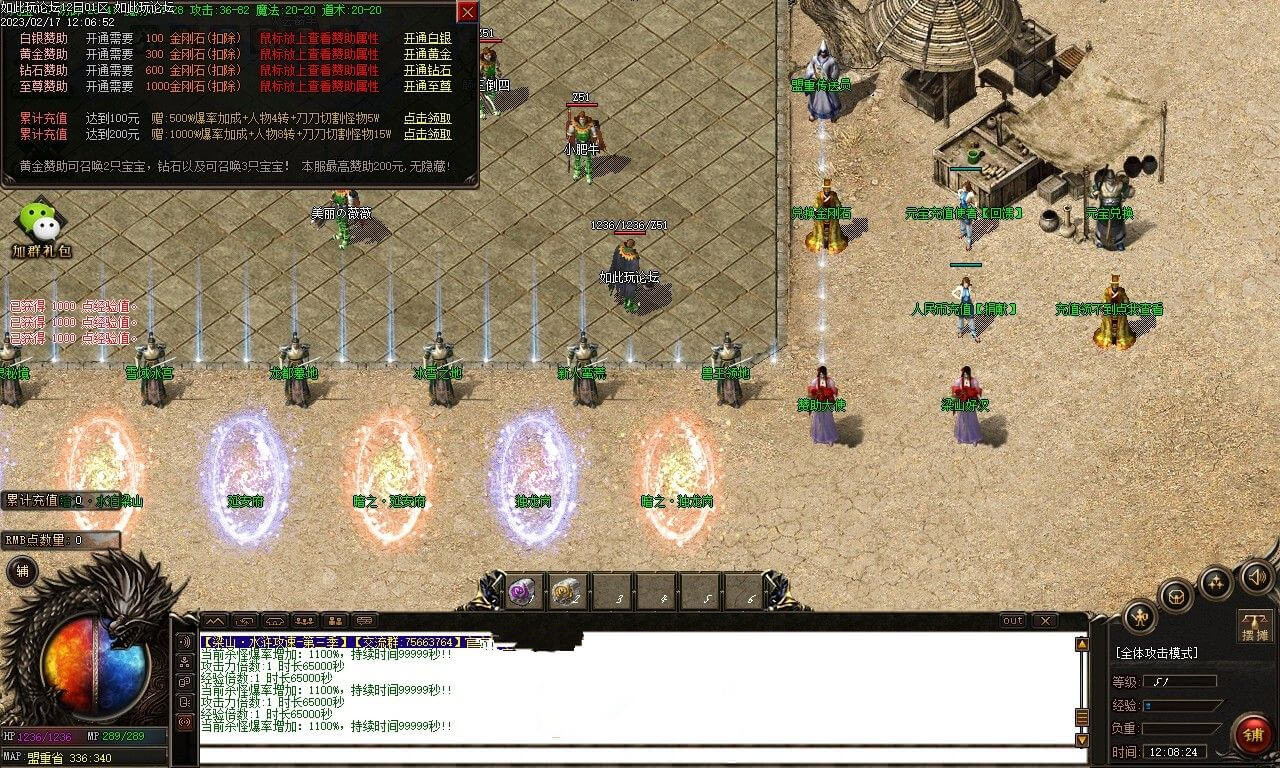Viewport: 1280px width, 768px height.
Task: Close the sponsorship panel with the red X
Action: point(467,12)
